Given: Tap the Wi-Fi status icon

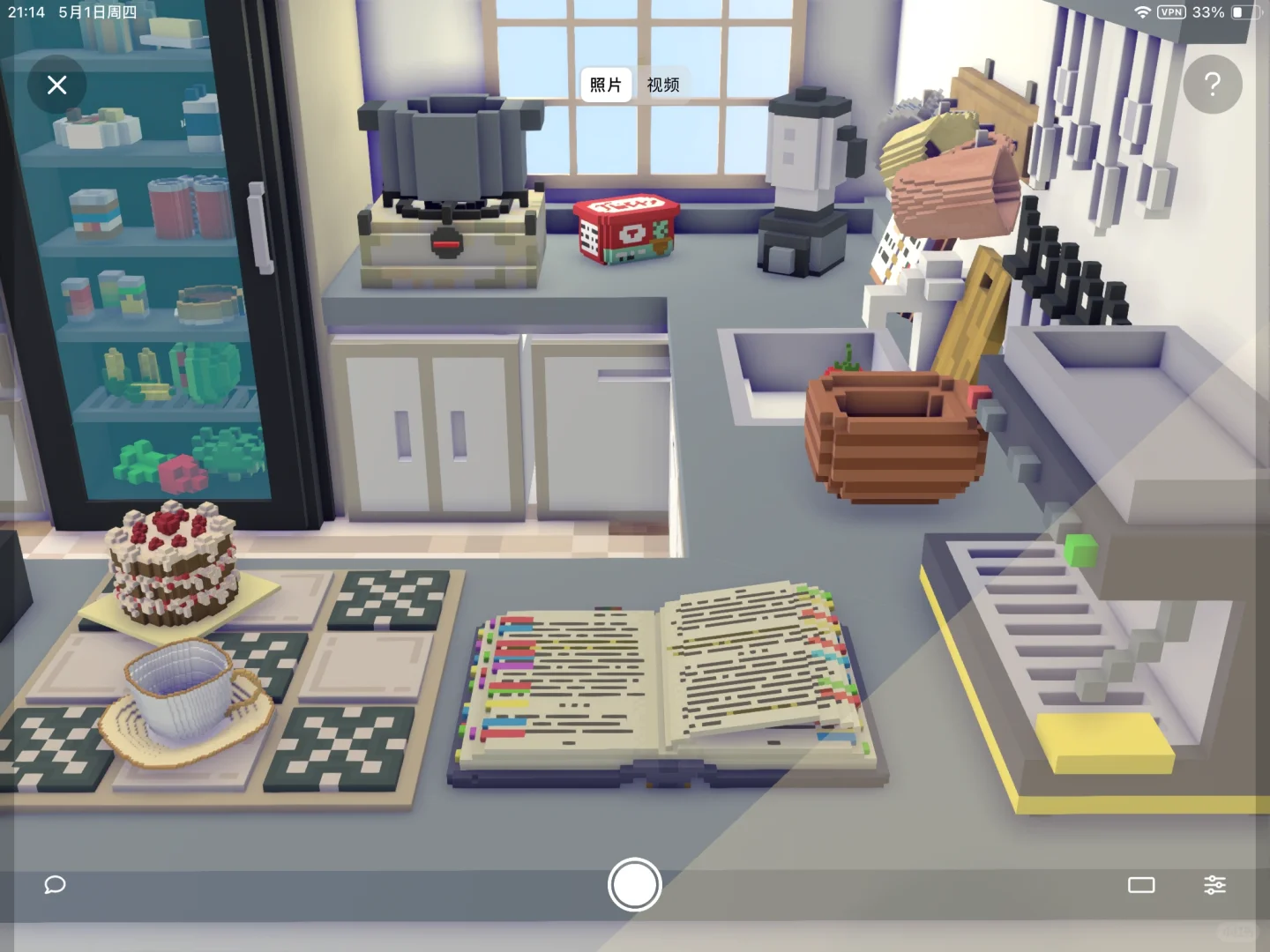Looking at the screenshot, I should [1141, 12].
